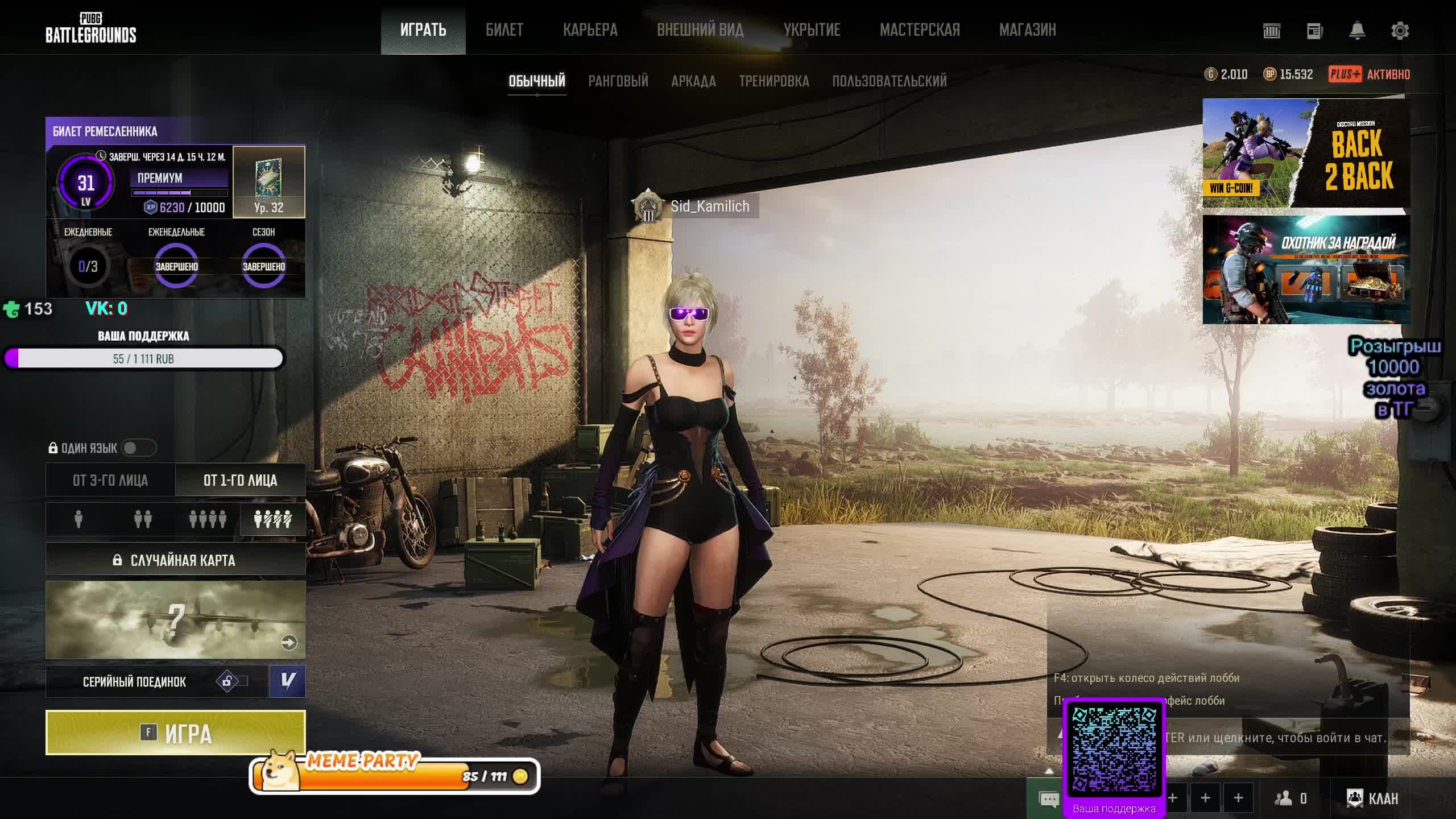Go to the МАГАЗИН store tab

tap(1027, 30)
